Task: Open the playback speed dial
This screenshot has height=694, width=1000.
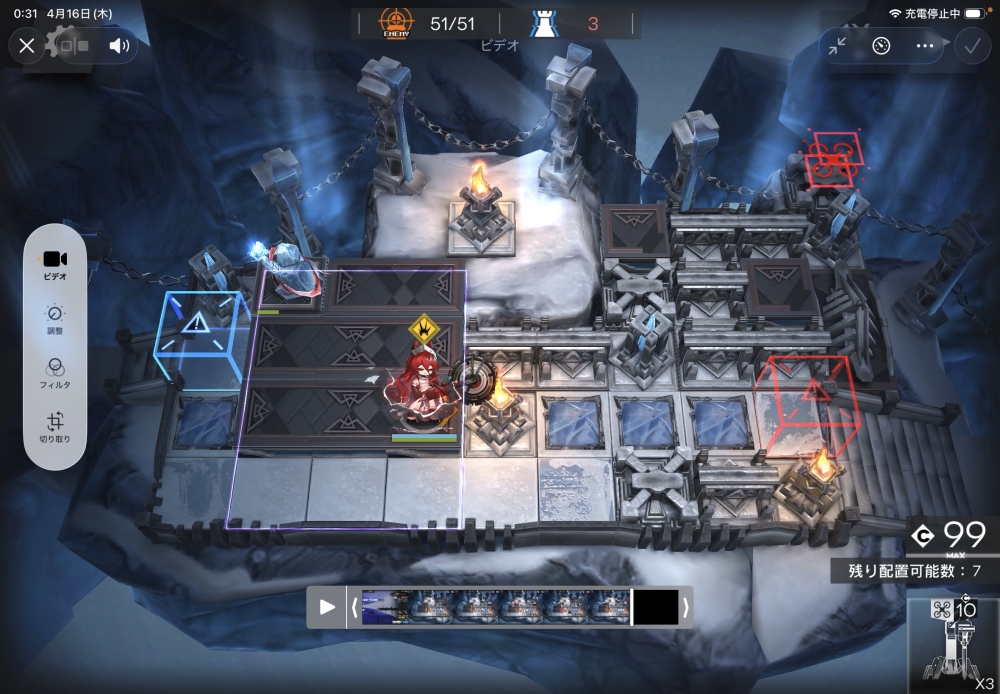Action: click(x=881, y=45)
